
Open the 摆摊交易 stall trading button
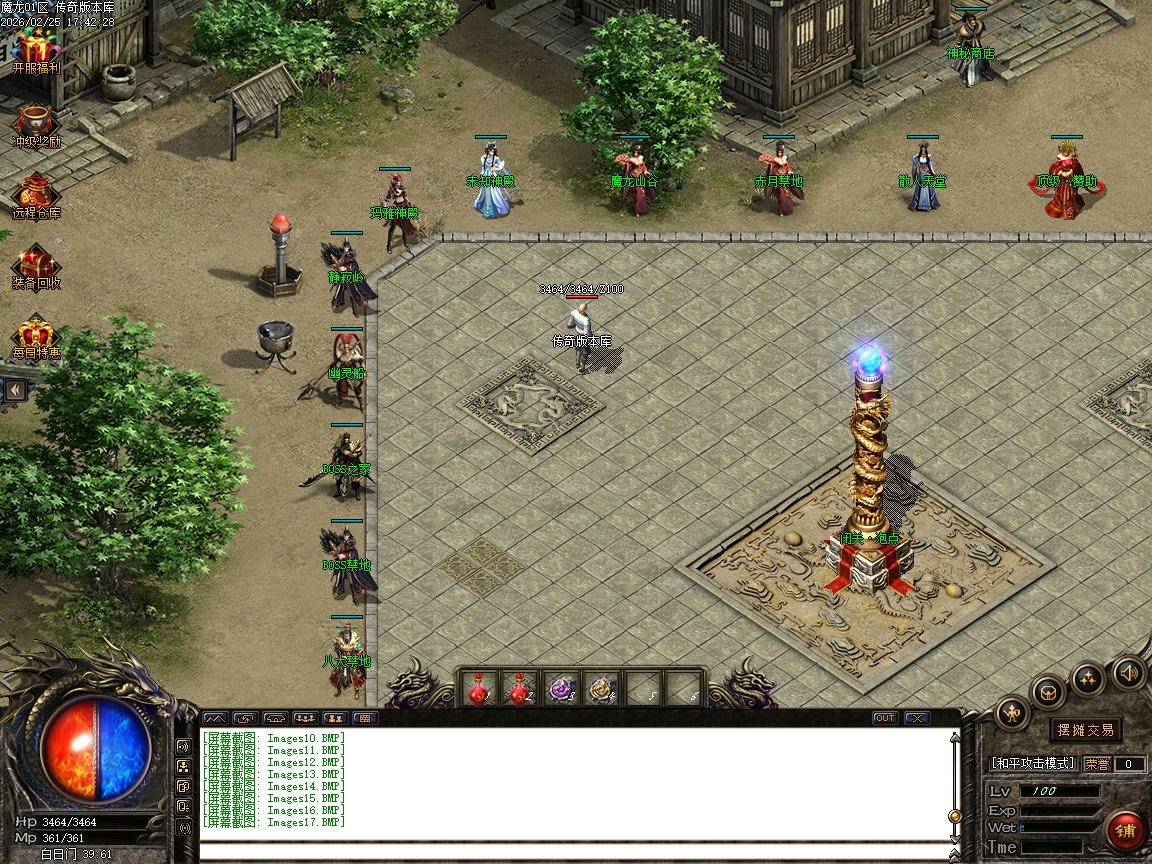click(x=1086, y=730)
